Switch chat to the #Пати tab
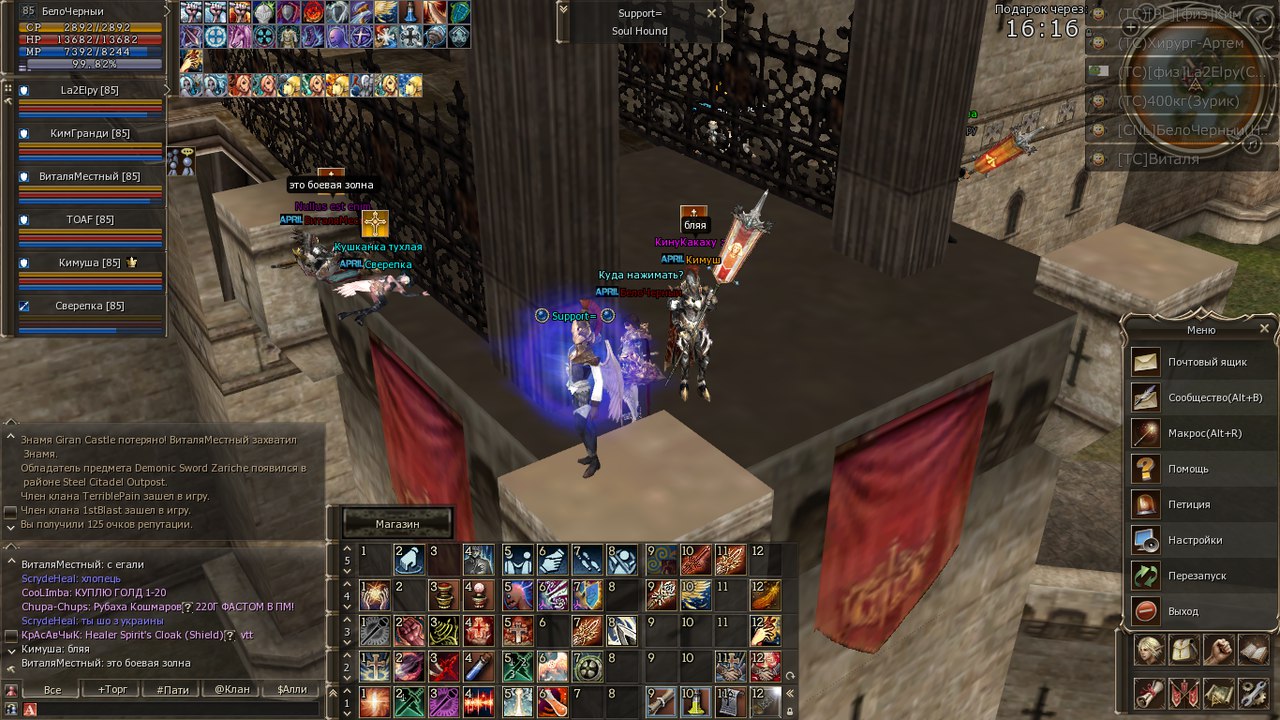 click(172, 690)
